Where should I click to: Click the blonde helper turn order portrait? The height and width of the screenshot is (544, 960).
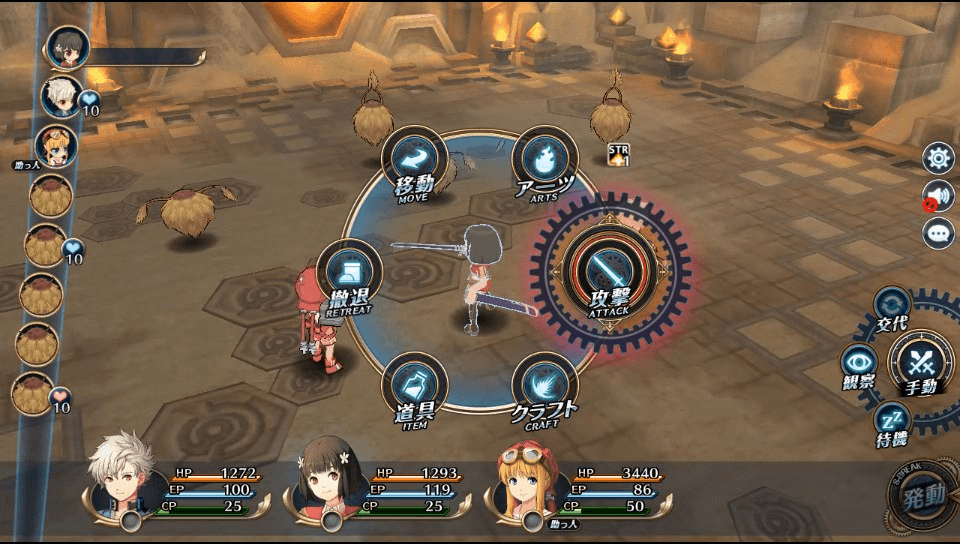(x=55, y=146)
